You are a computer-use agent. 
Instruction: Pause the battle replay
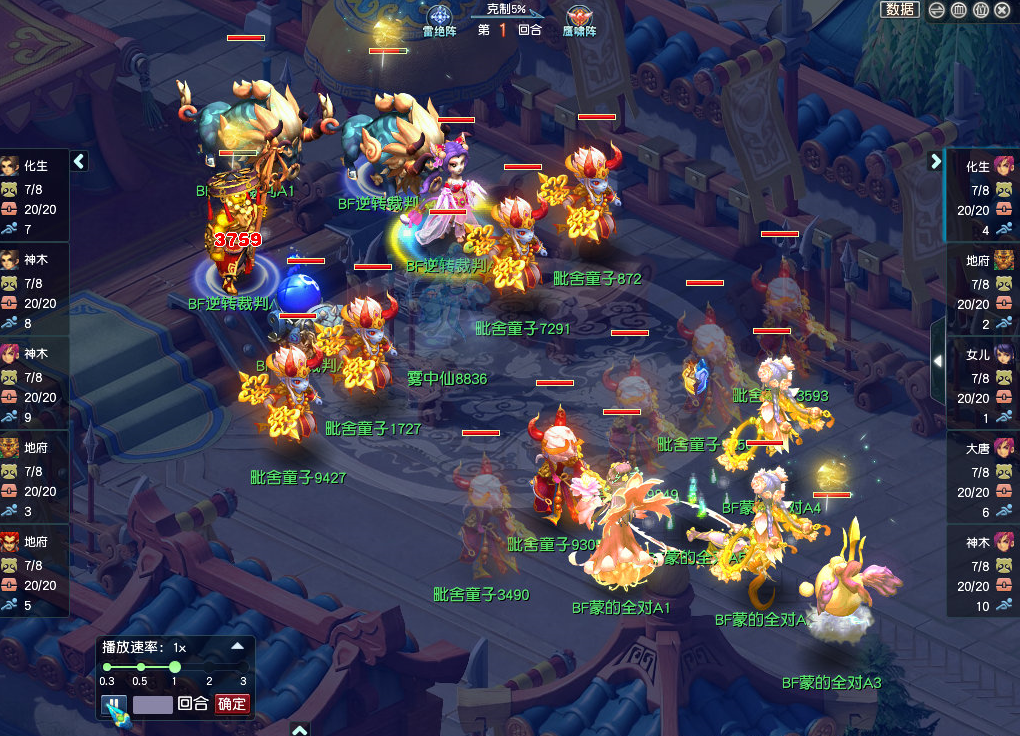[x=115, y=704]
